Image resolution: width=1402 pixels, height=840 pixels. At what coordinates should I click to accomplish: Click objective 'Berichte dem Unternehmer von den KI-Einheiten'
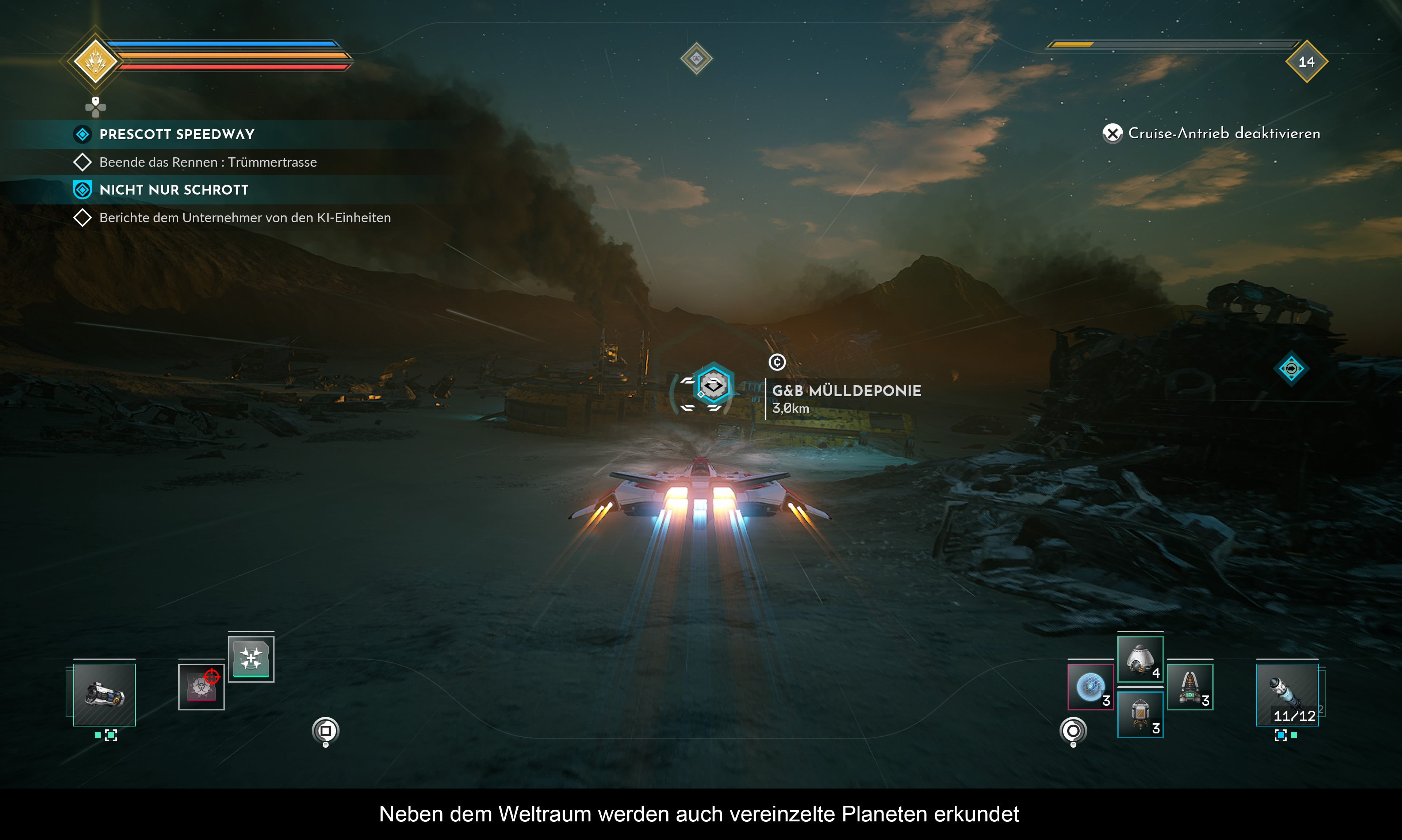pyautogui.click(x=245, y=218)
